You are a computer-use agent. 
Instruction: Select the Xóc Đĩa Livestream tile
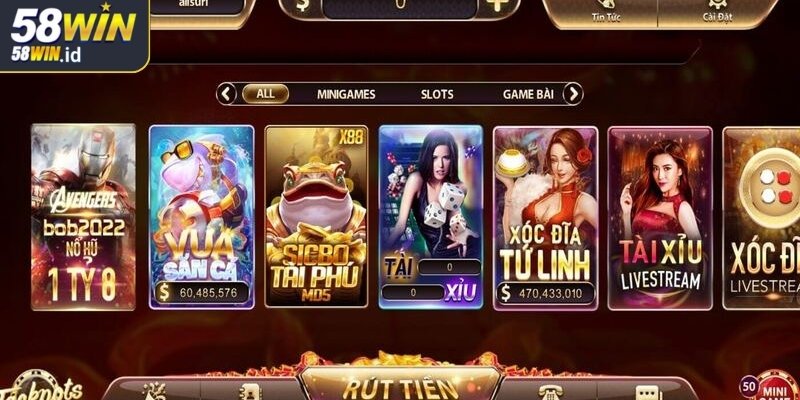pos(761,217)
